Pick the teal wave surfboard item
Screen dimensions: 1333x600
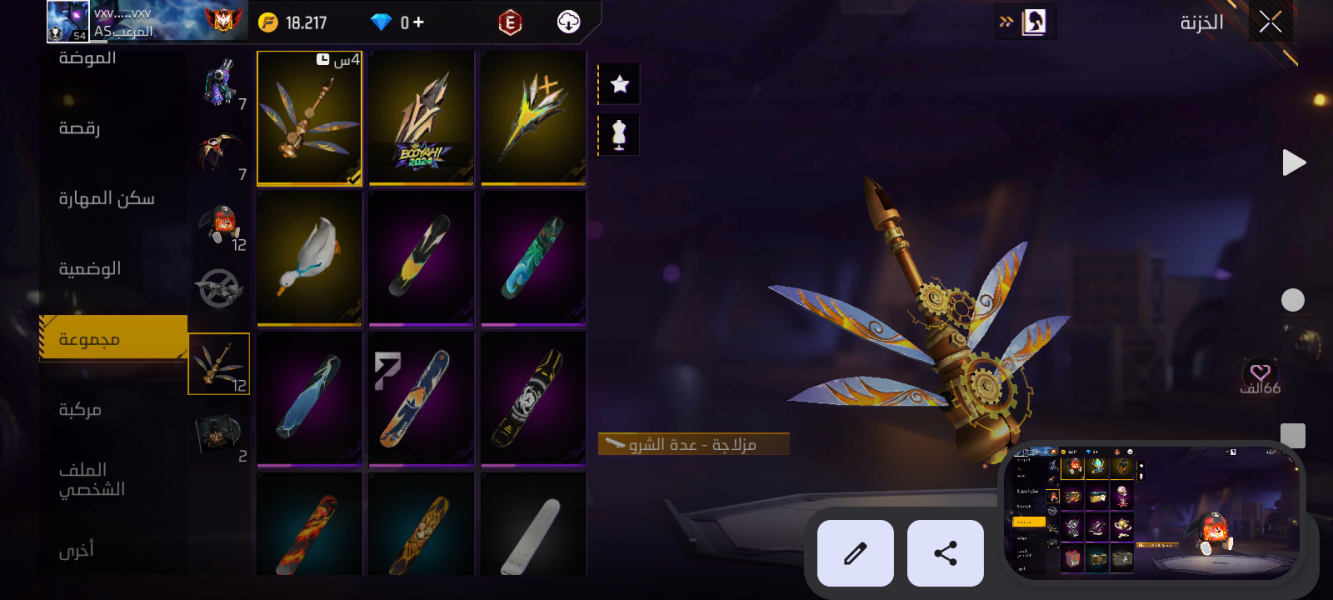click(x=533, y=257)
